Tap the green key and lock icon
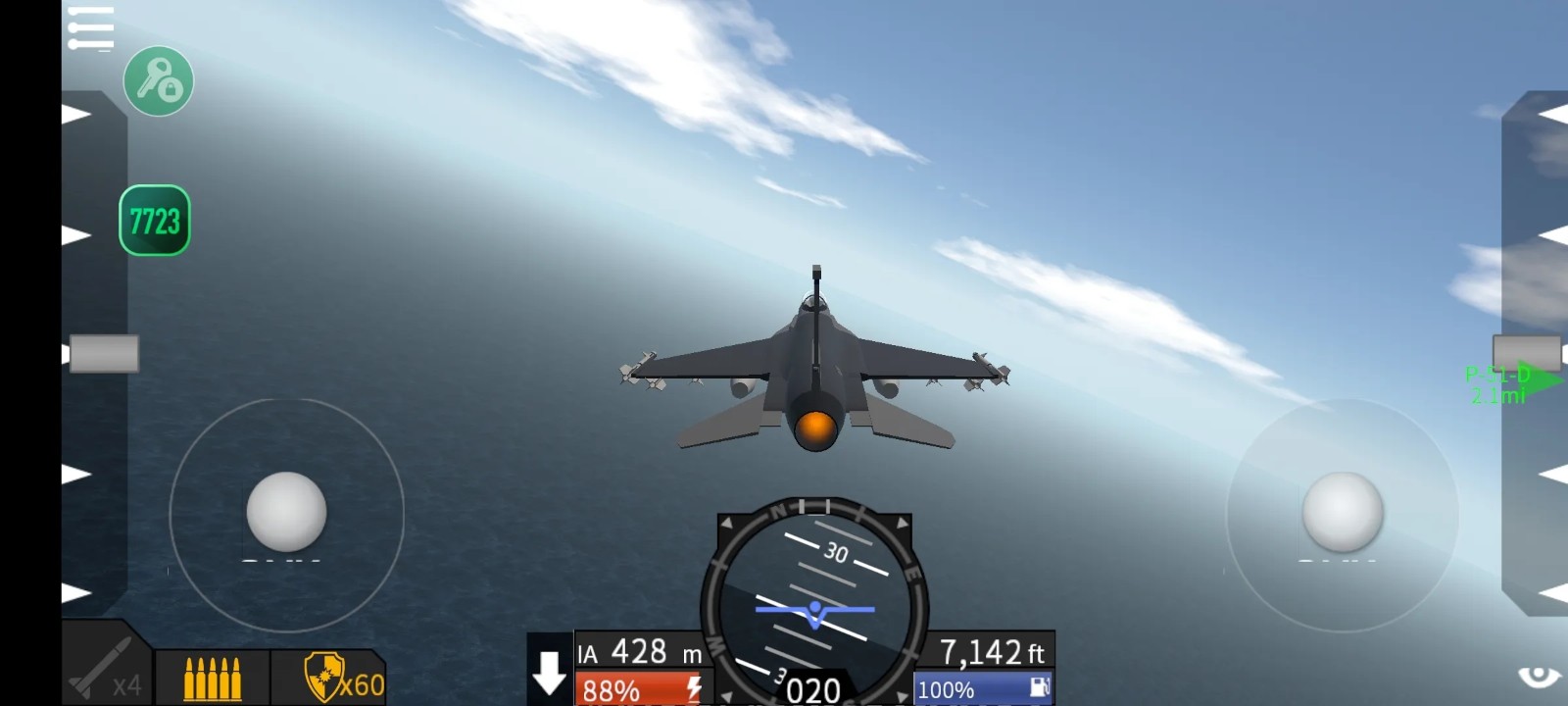Image resolution: width=1568 pixels, height=706 pixels. pyautogui.click(x=159, y=81)
